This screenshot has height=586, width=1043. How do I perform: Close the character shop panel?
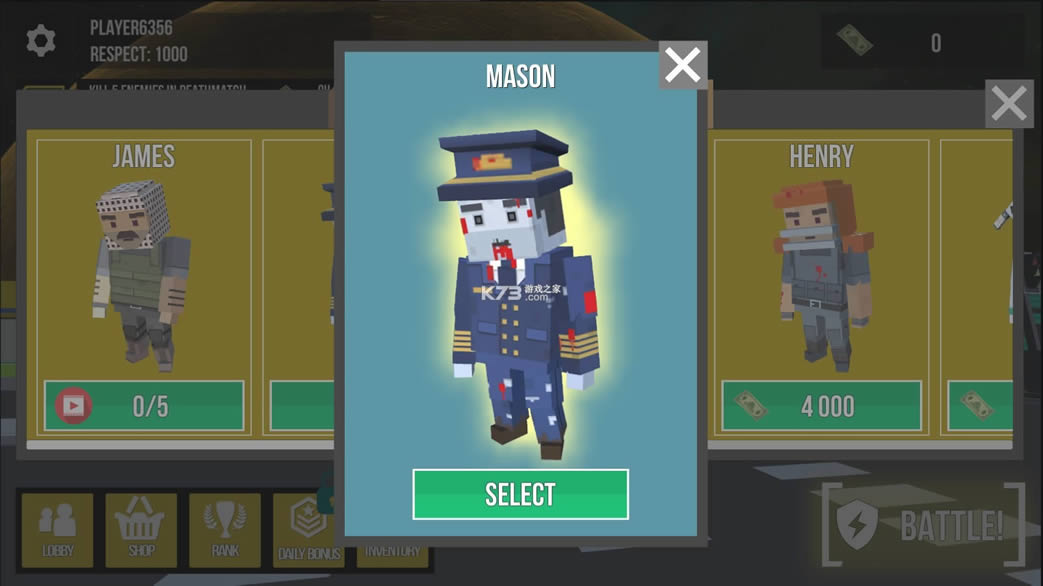coord(1009,104)
